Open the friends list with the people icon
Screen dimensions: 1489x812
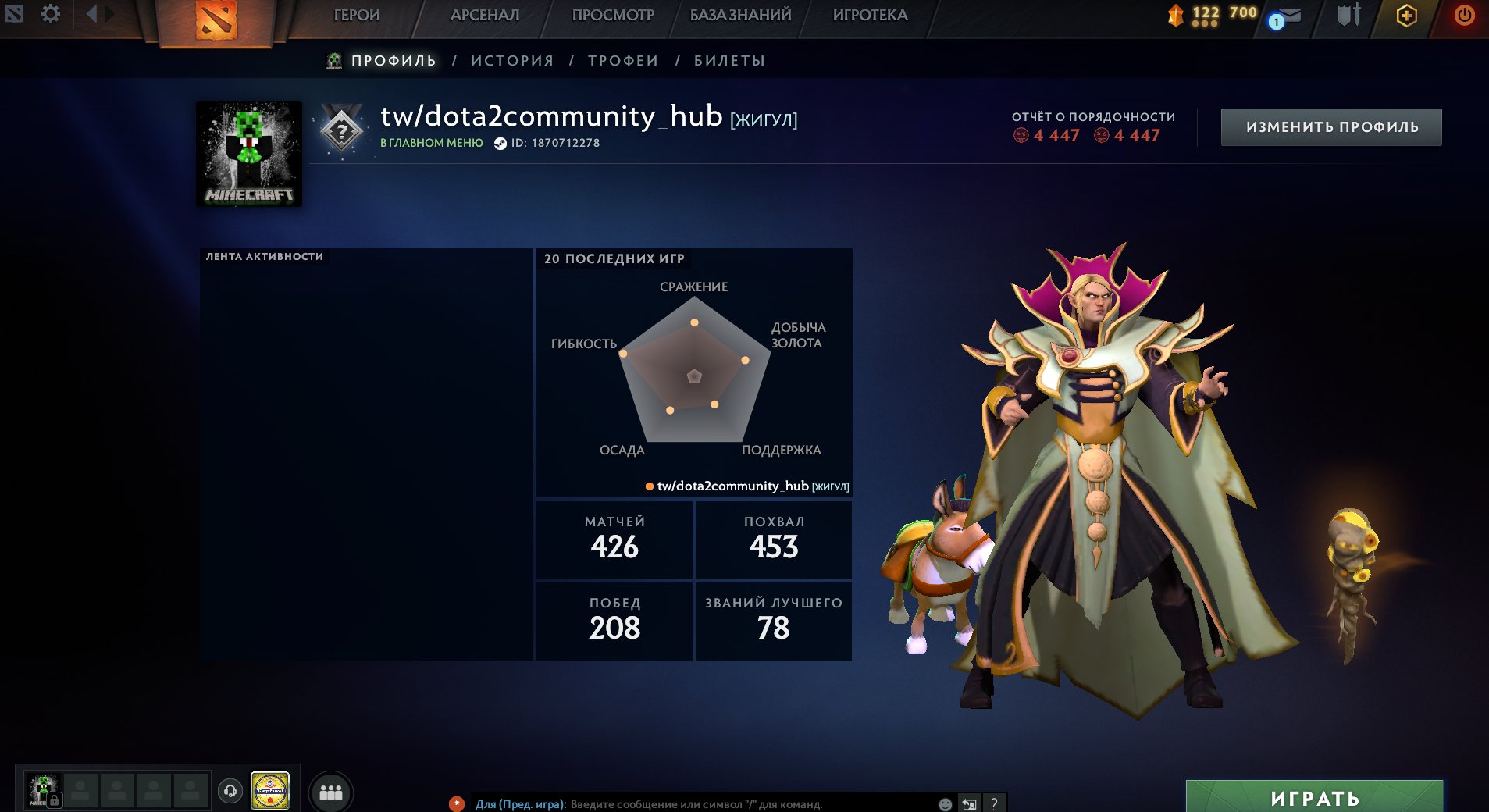click(330, 791)
